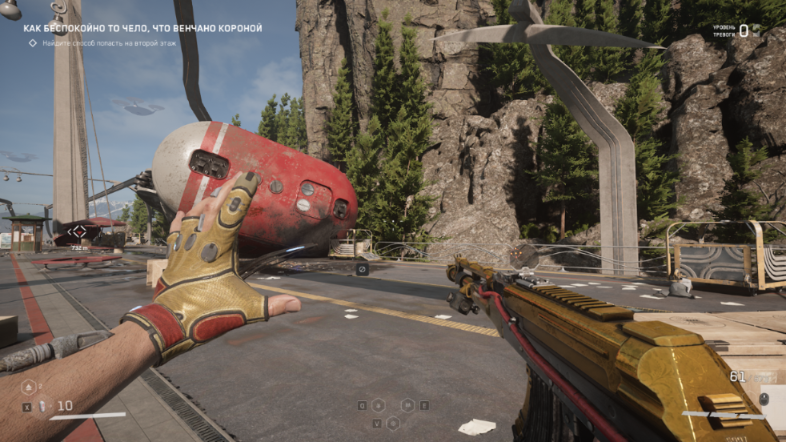Image resolution: width=786 pixels, height=442 pixels.
Task: Use the healing capsule consumable icon
Action: click(42, 406)
